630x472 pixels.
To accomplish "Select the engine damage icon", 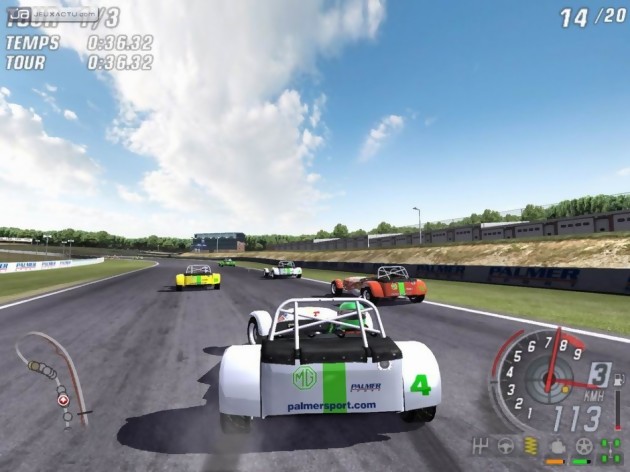I will [557, 446].
